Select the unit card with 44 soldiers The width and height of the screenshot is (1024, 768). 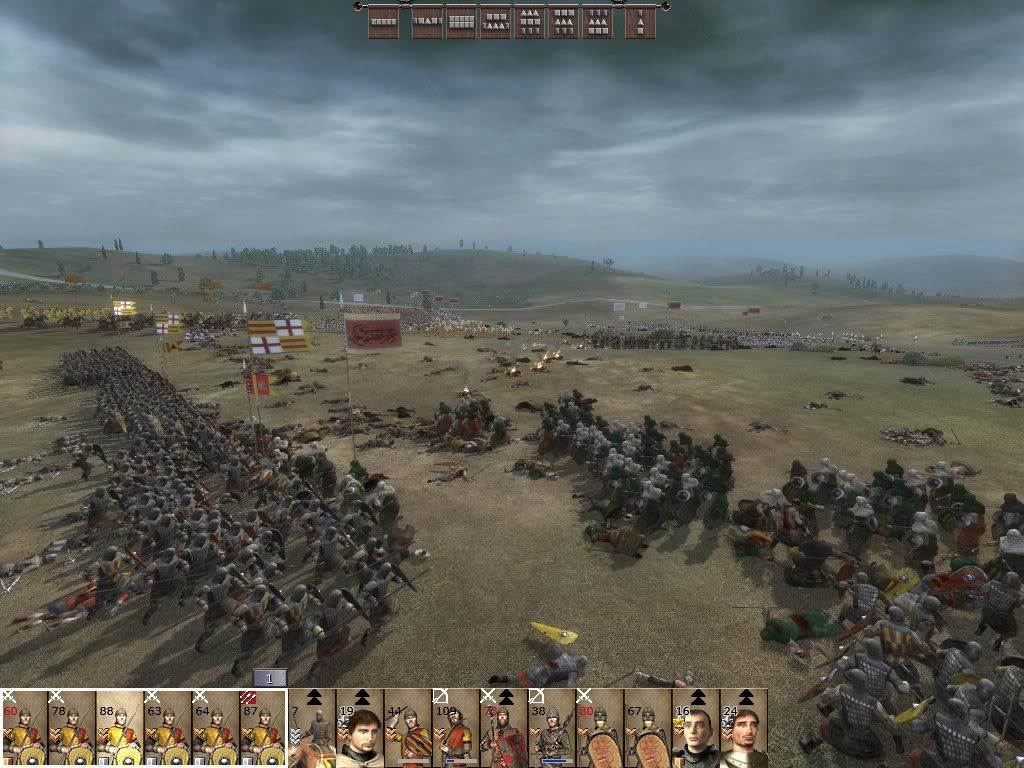click(408, 728)
